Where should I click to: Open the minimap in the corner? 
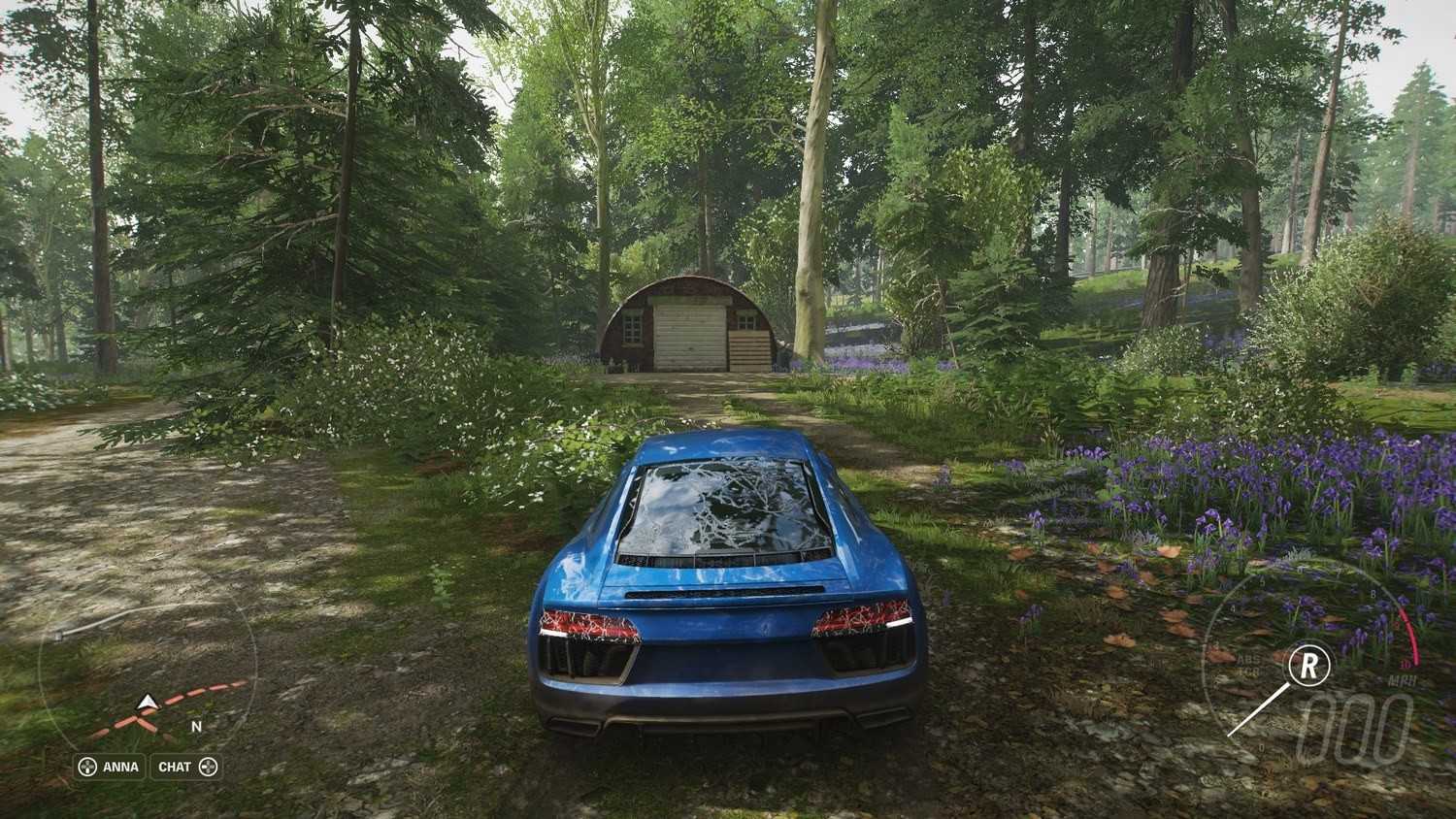pyautogui.click(x=148, y=670)
